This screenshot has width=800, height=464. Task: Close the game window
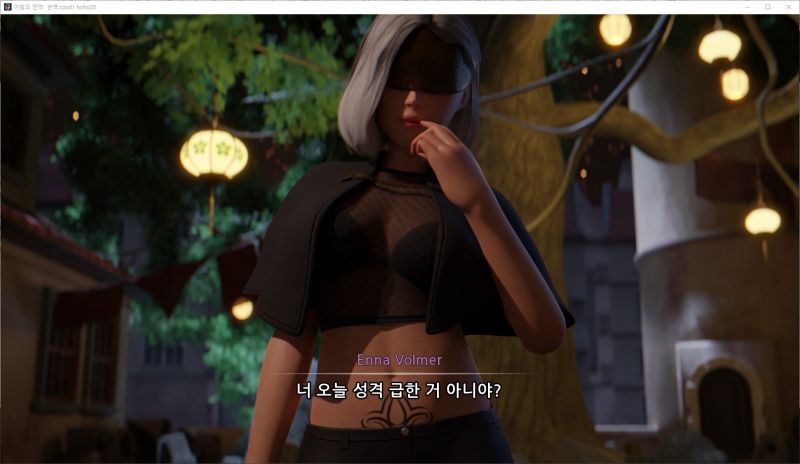pyautogui.click(x=788, y=6)
